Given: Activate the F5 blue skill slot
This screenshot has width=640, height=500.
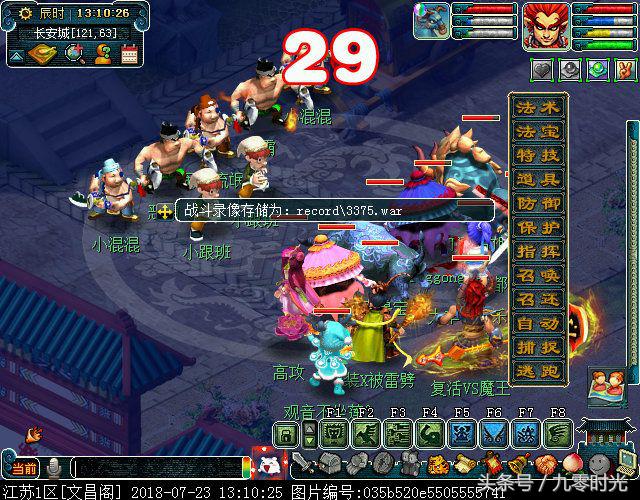Looking at the screenshot, I should click(462, 433).
